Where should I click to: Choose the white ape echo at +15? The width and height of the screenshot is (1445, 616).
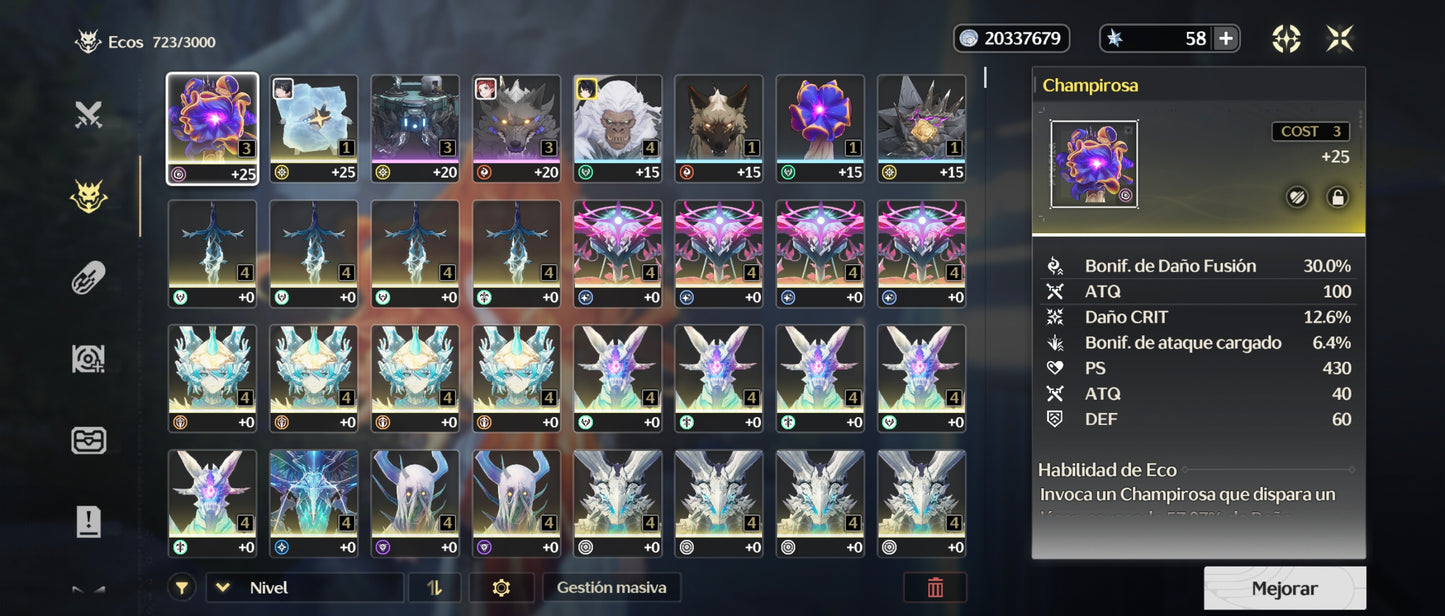pos(618,129)
